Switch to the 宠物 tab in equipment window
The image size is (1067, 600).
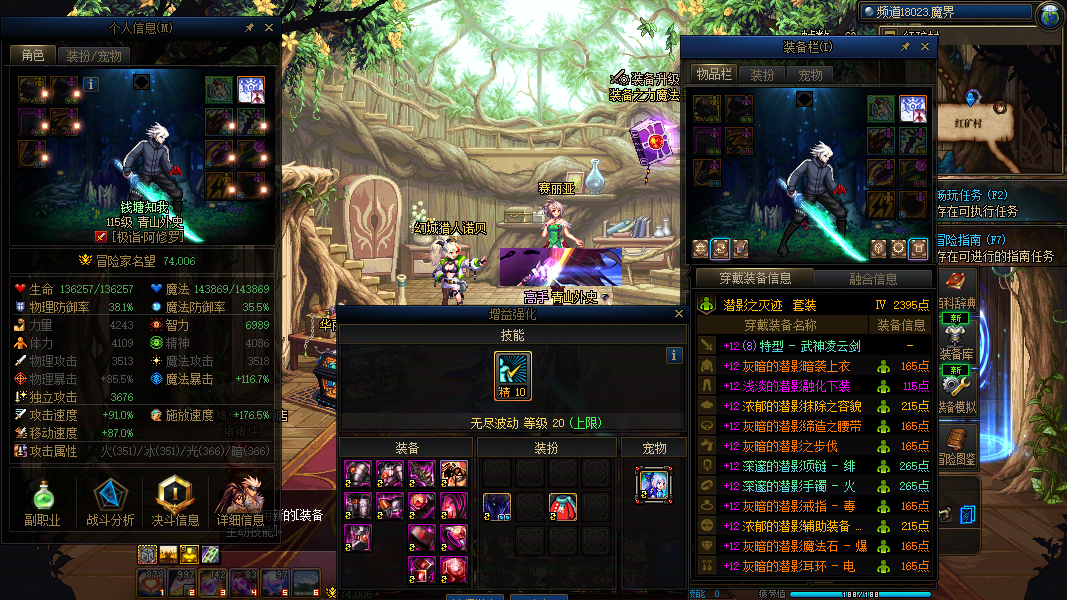click(x=810, y=75)
